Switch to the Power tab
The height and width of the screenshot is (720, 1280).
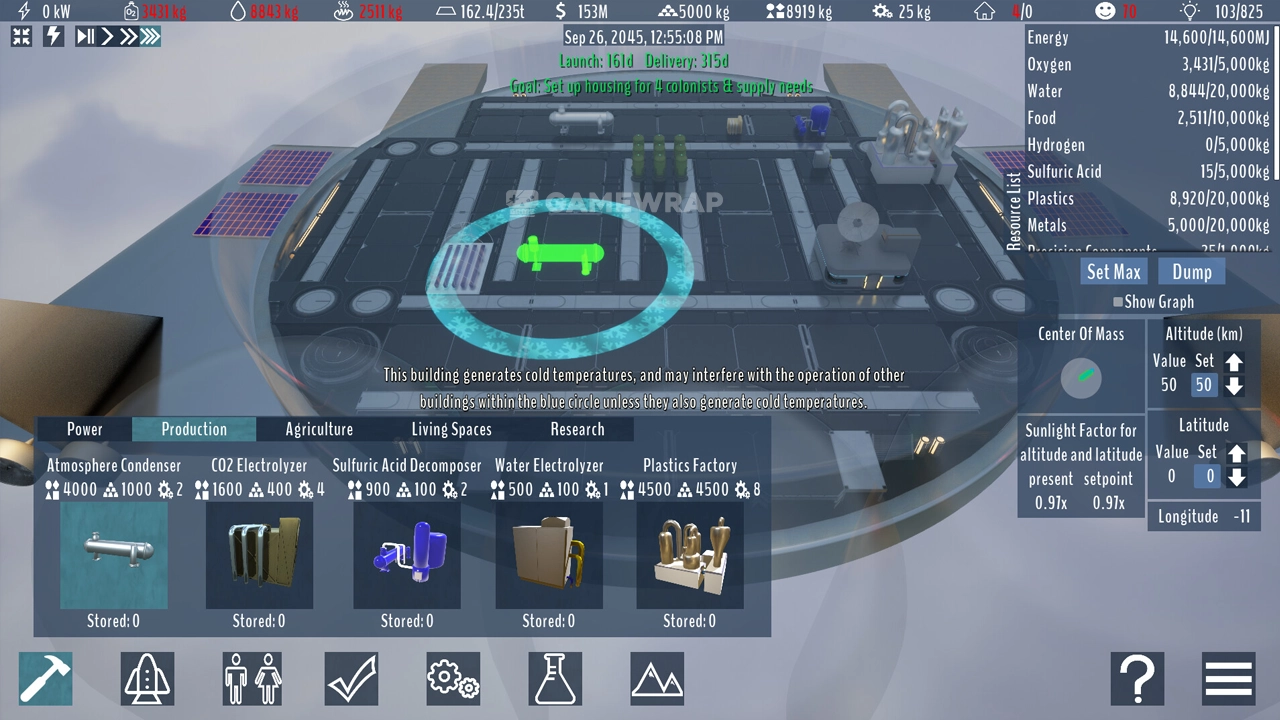(85, 429)
